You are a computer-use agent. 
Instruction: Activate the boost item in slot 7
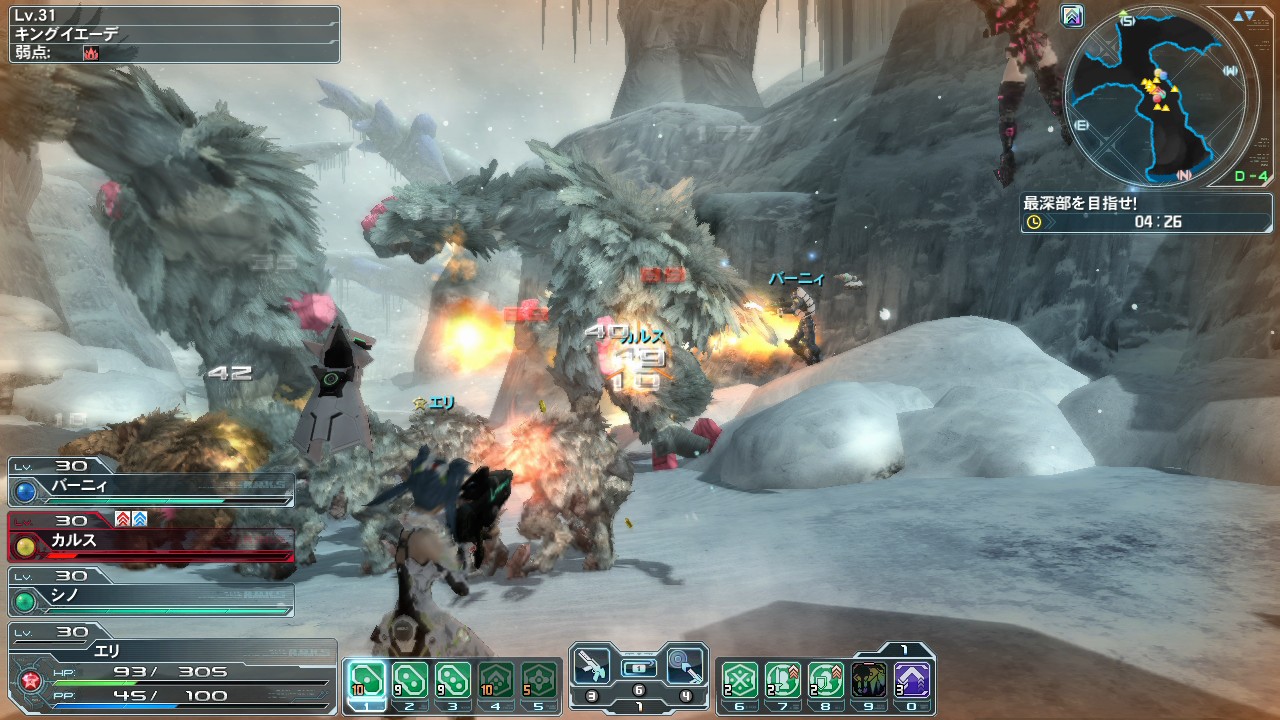(x=783, y=681)
